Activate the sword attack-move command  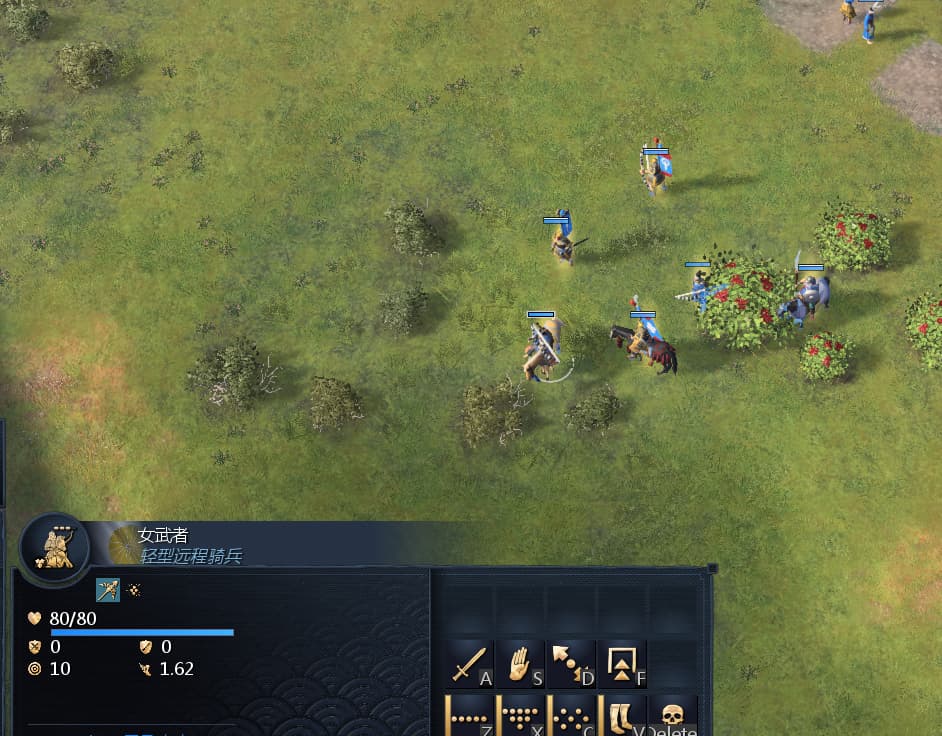pyautogui.click(x=470, y=664)
